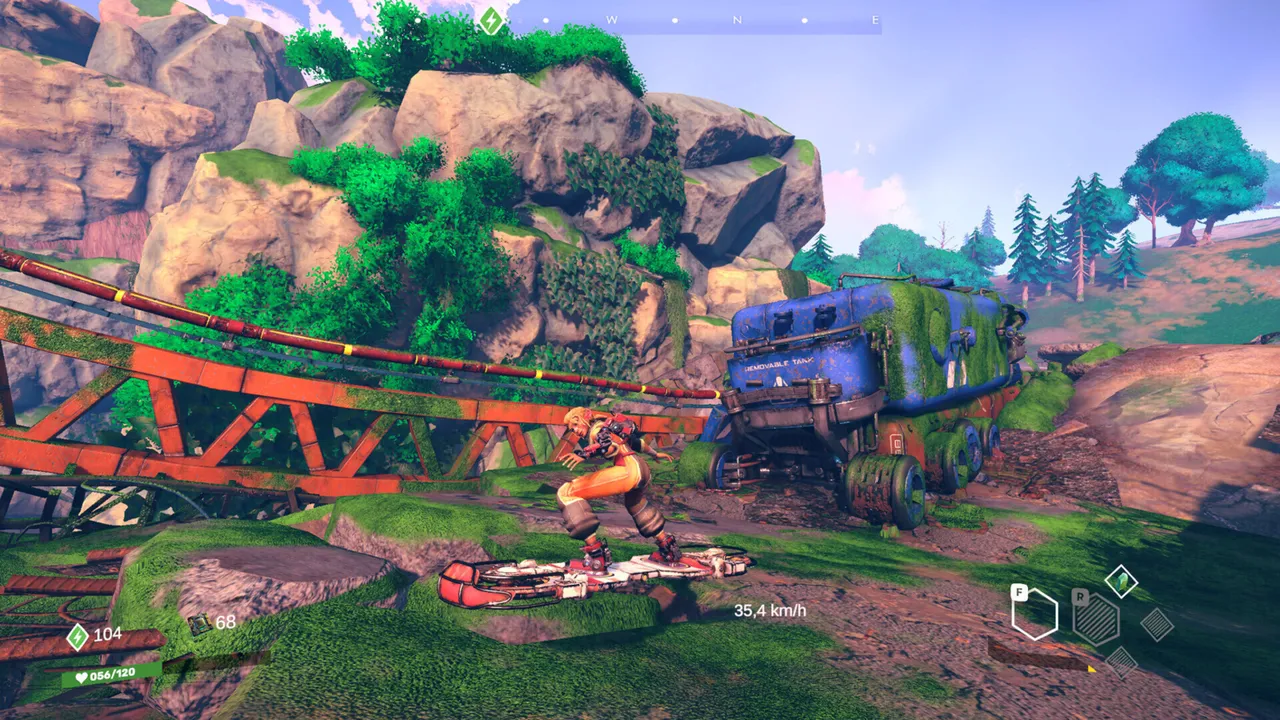Click the yellow arrow marker near the ability slots
This screenshot has height=720, width=1280.
[x=1092, y=669]
